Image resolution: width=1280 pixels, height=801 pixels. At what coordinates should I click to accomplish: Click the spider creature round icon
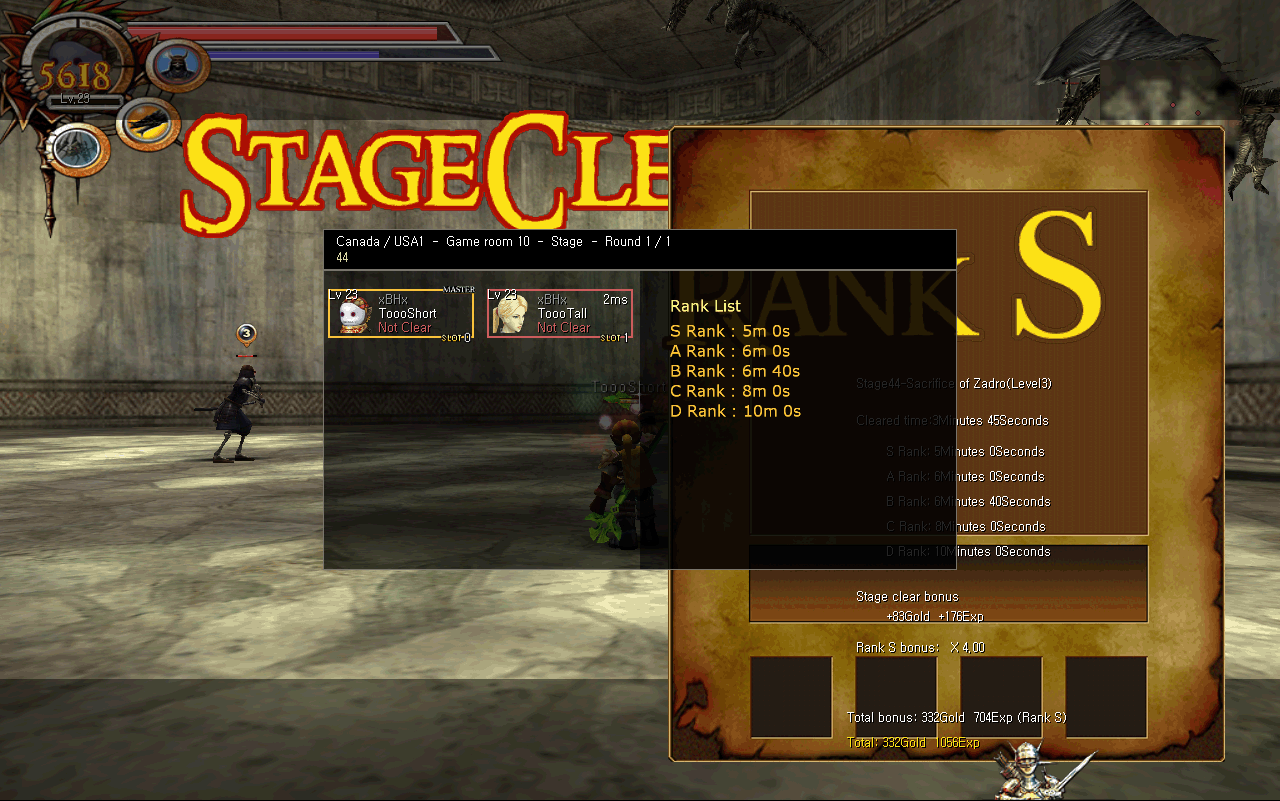(75, 148)
